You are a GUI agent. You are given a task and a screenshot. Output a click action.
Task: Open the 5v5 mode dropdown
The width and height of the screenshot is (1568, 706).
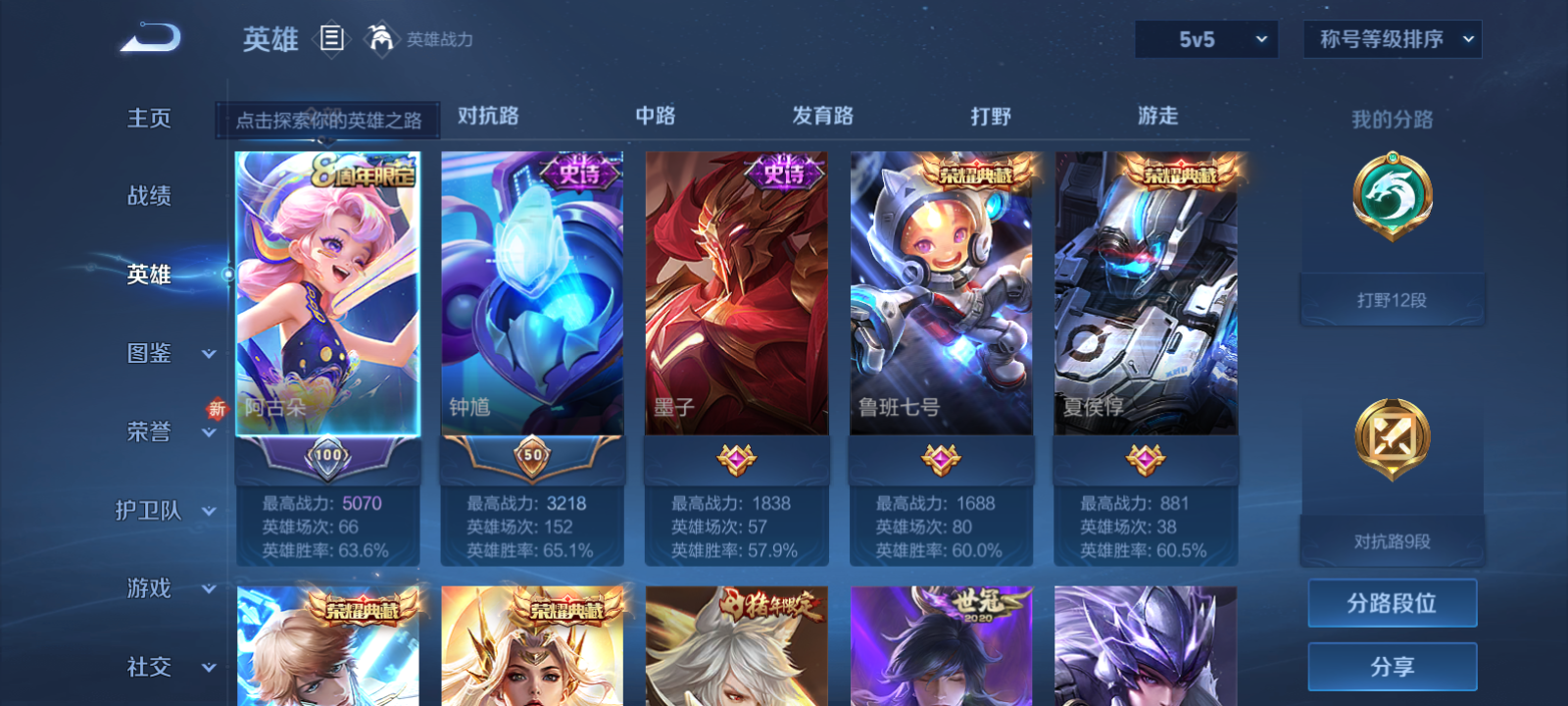click(x=1205, y=39)
